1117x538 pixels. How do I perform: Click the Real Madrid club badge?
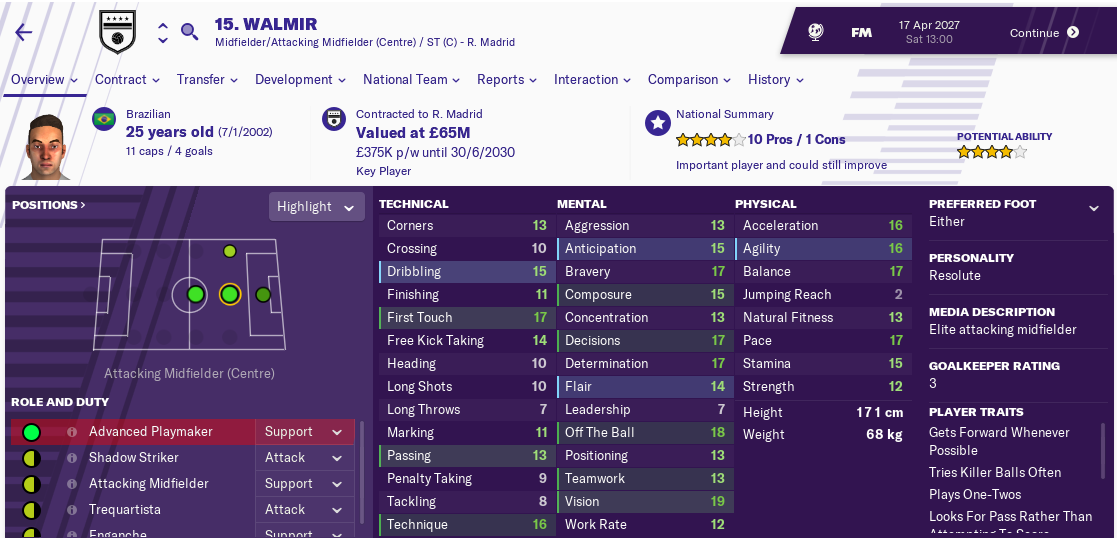(x=116, y=32)
